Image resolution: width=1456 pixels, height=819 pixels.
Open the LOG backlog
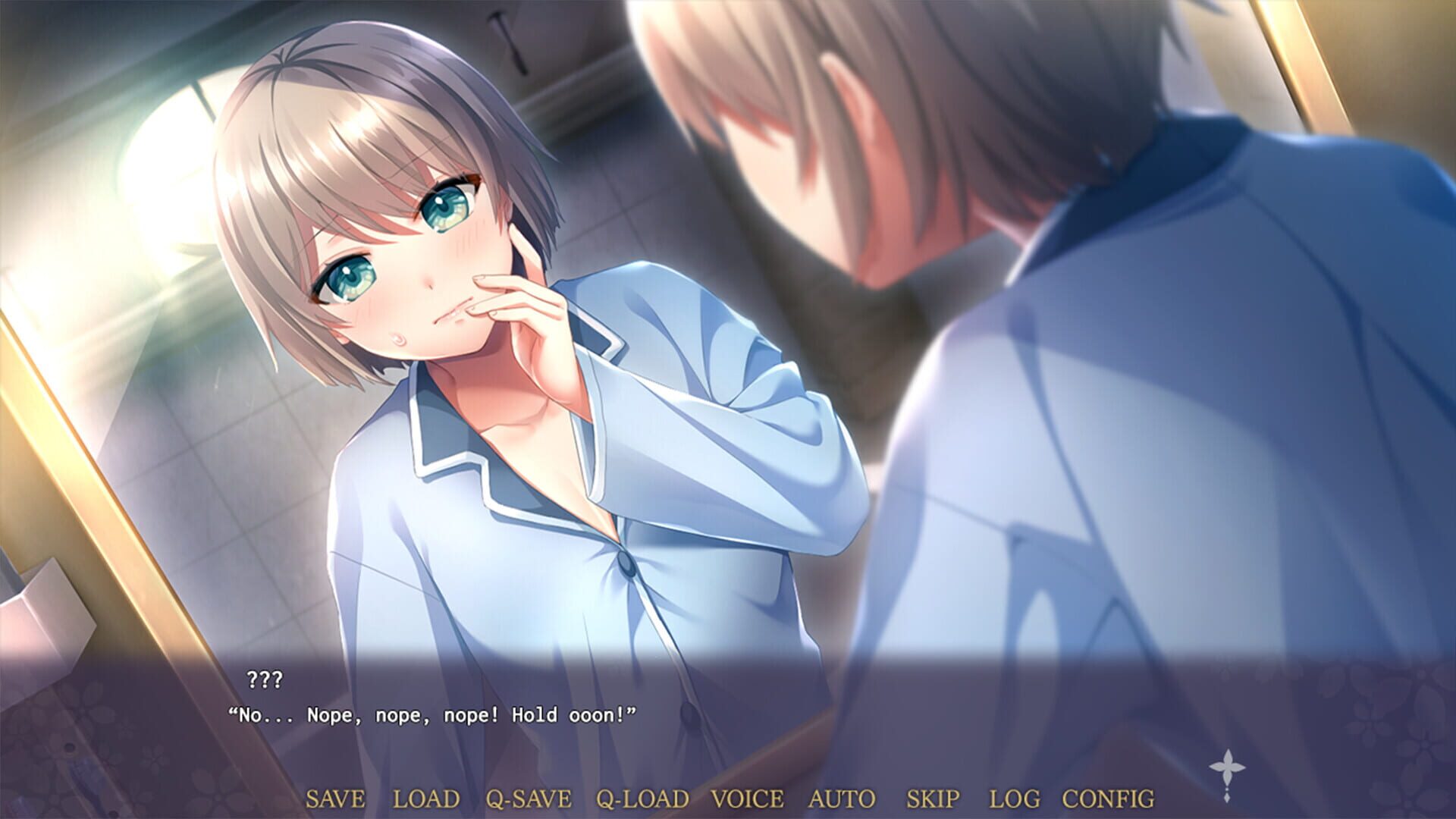pos(1016,798)
